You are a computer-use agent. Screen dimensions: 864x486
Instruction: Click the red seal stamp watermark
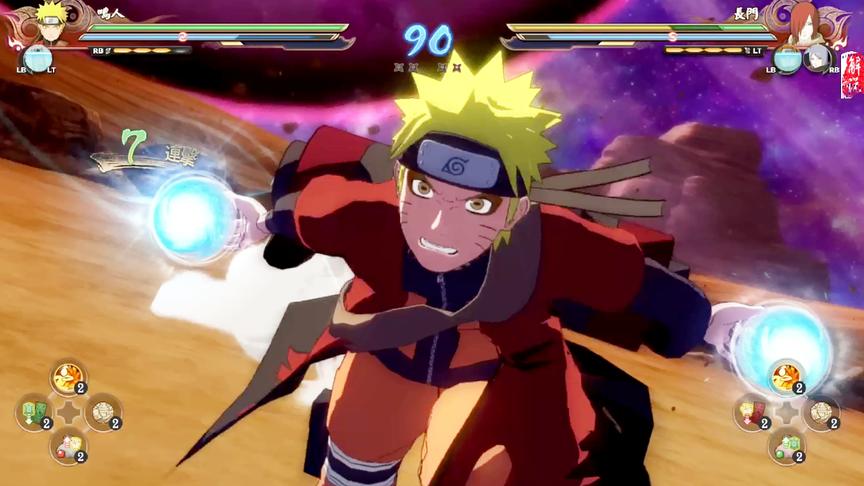point(850,76)
